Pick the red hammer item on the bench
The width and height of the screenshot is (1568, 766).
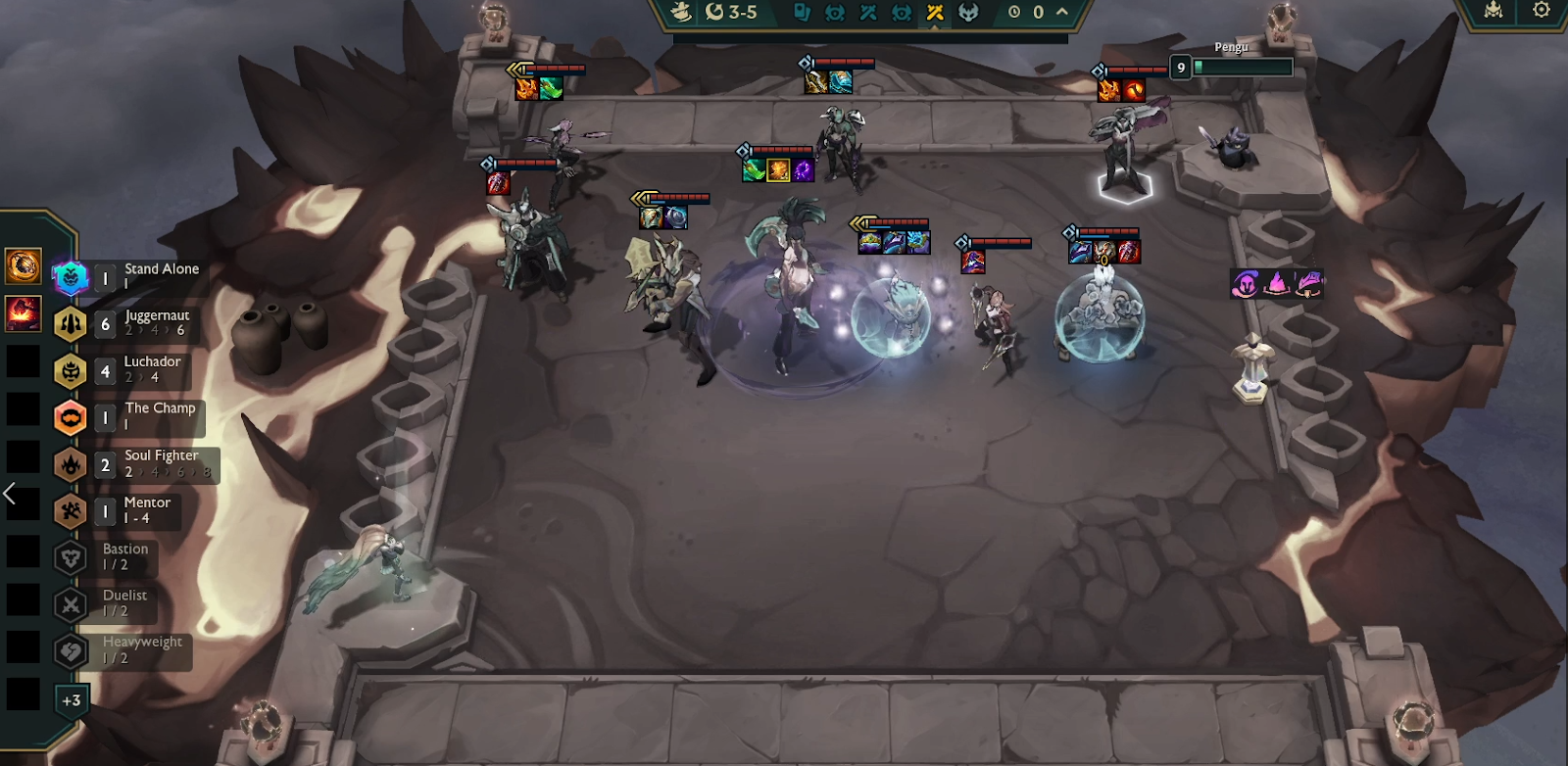coord(23,313)
